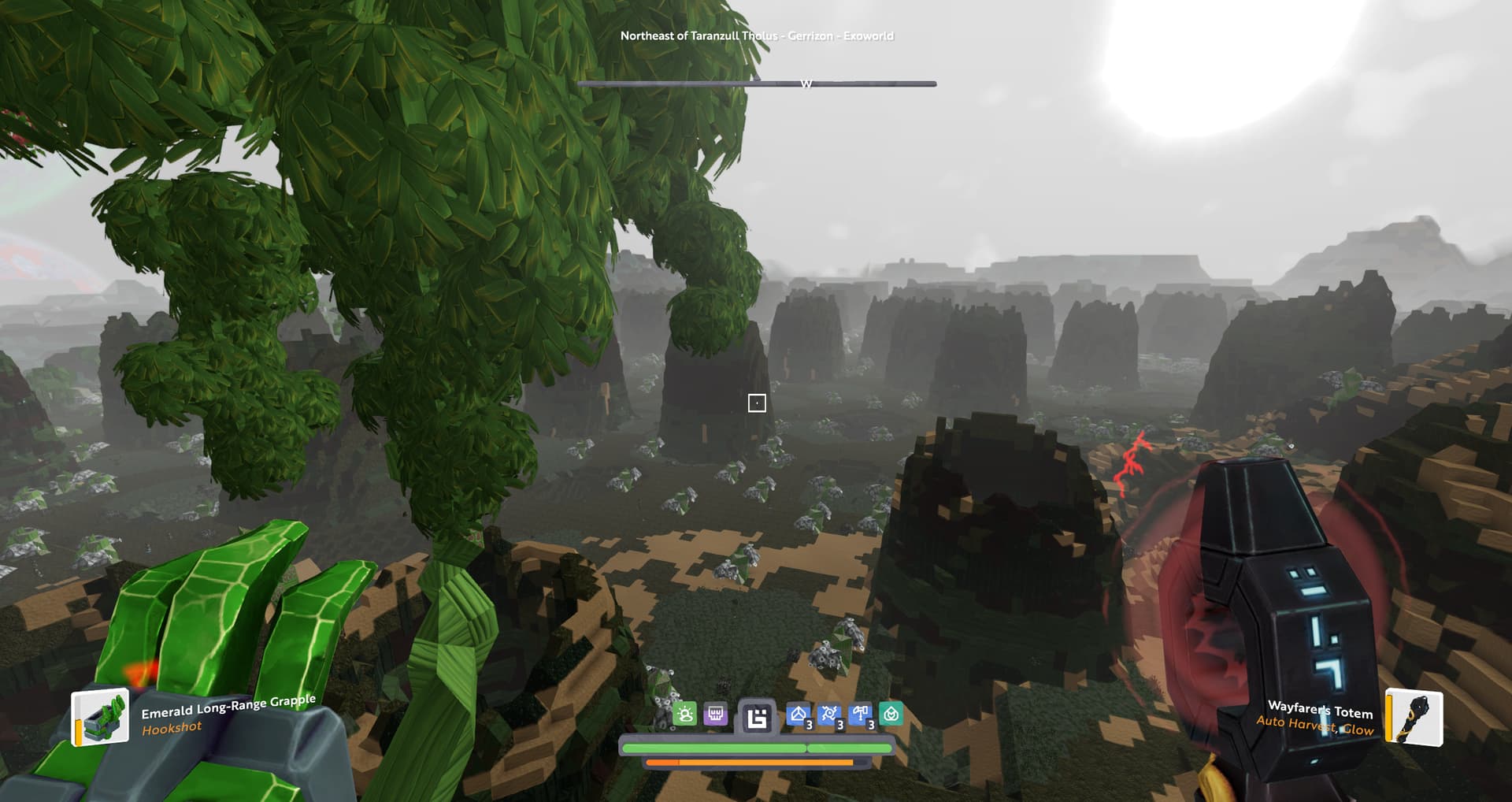Viewport: 1512px width, 802px height.
Task: Click the compass bar at the top
Action: tap(757, 83)
